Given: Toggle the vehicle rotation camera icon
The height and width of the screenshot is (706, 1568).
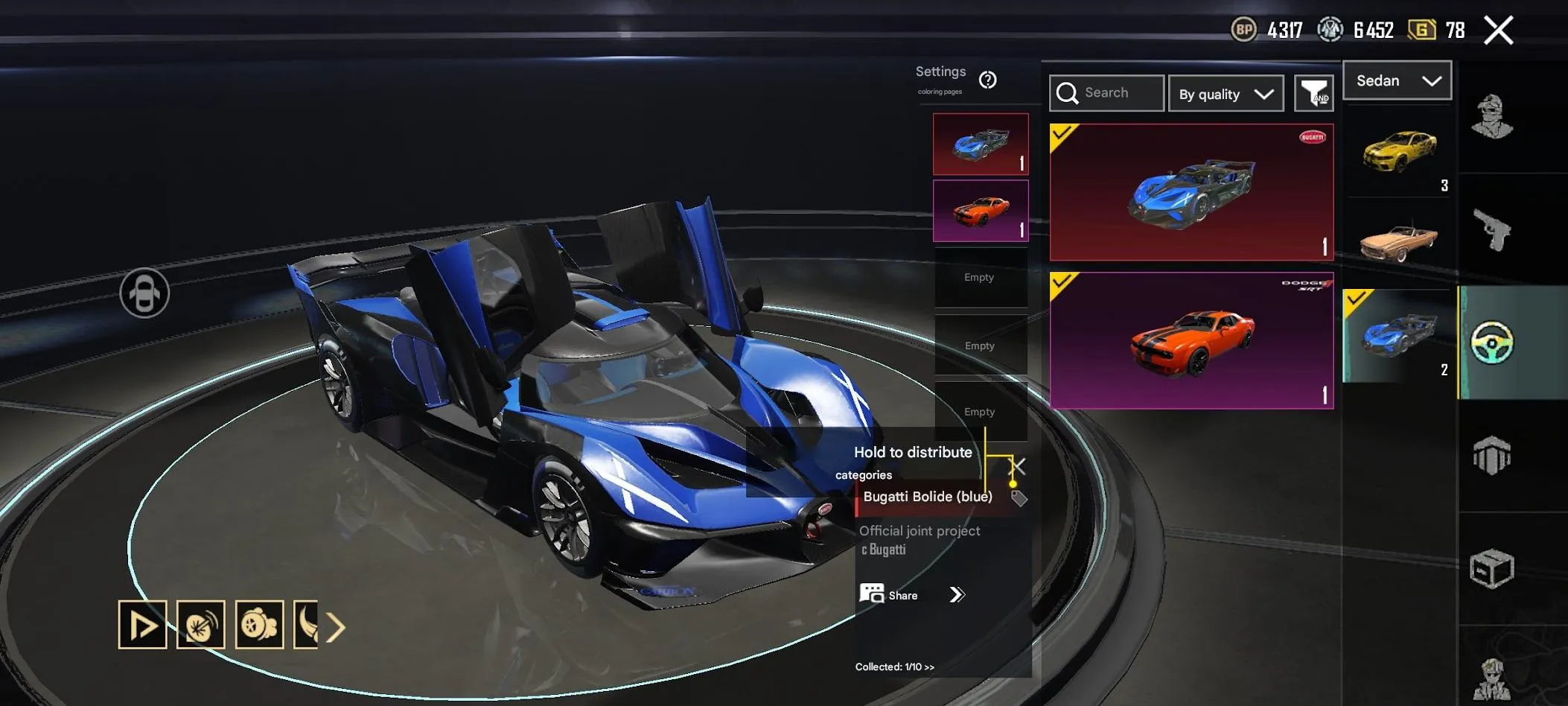Looking at the screenshot, I should click(146, 293).
